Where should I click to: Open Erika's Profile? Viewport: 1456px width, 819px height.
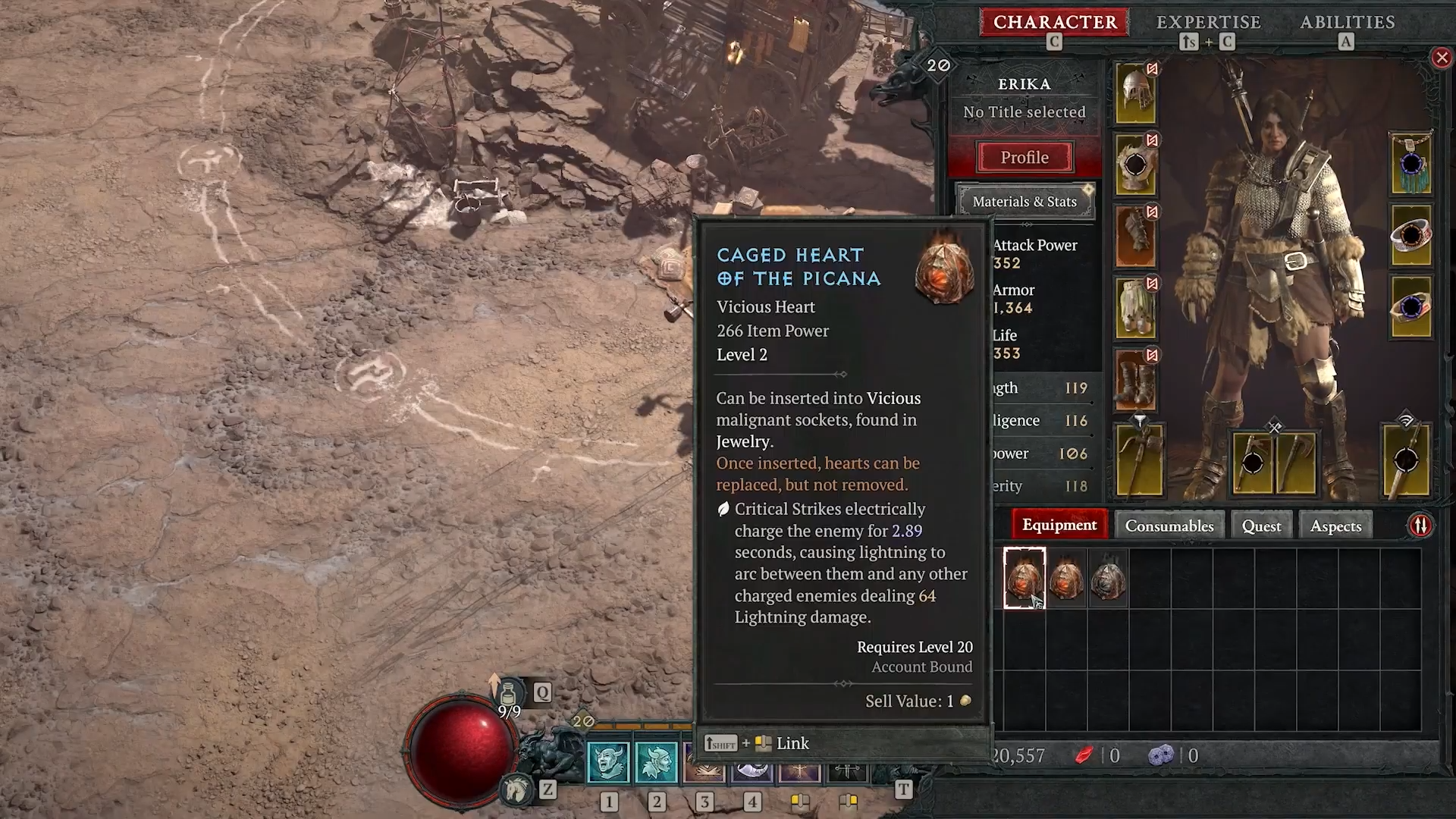click(x=1025, y=157)
